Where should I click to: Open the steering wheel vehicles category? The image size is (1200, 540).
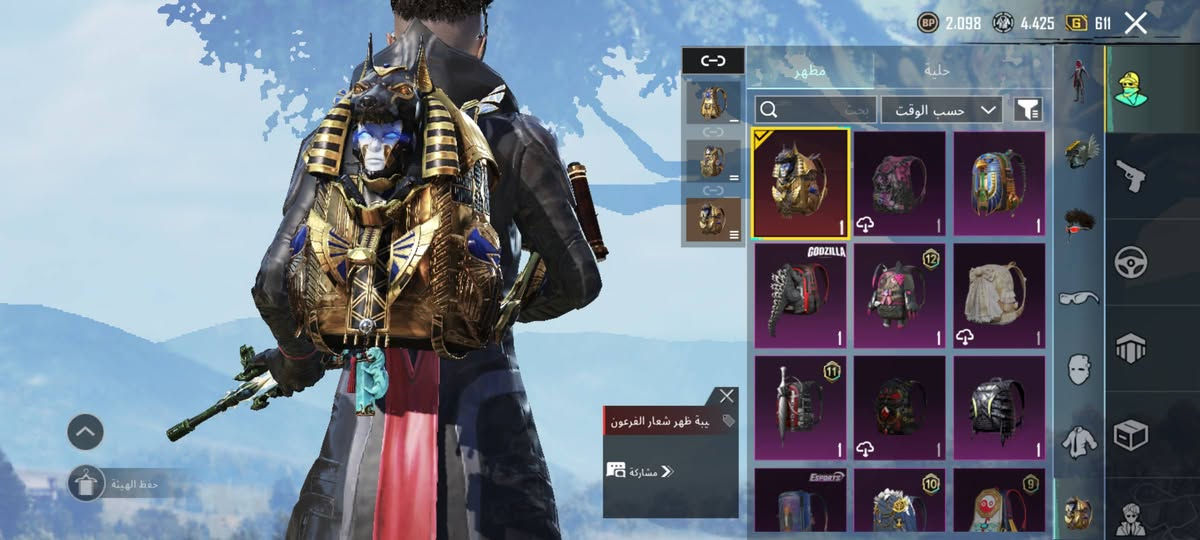[x=1131, y=262]
